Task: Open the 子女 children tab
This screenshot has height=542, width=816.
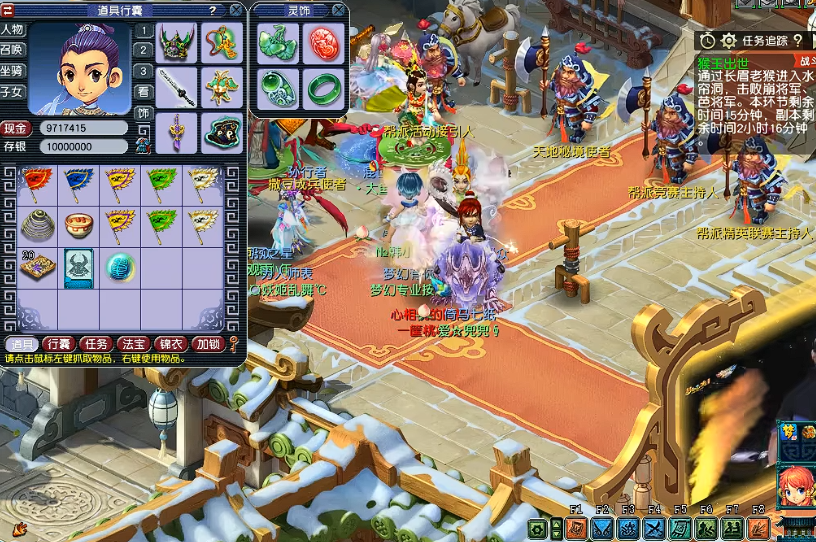Action: pyautogui.click(x=13, y=92)
